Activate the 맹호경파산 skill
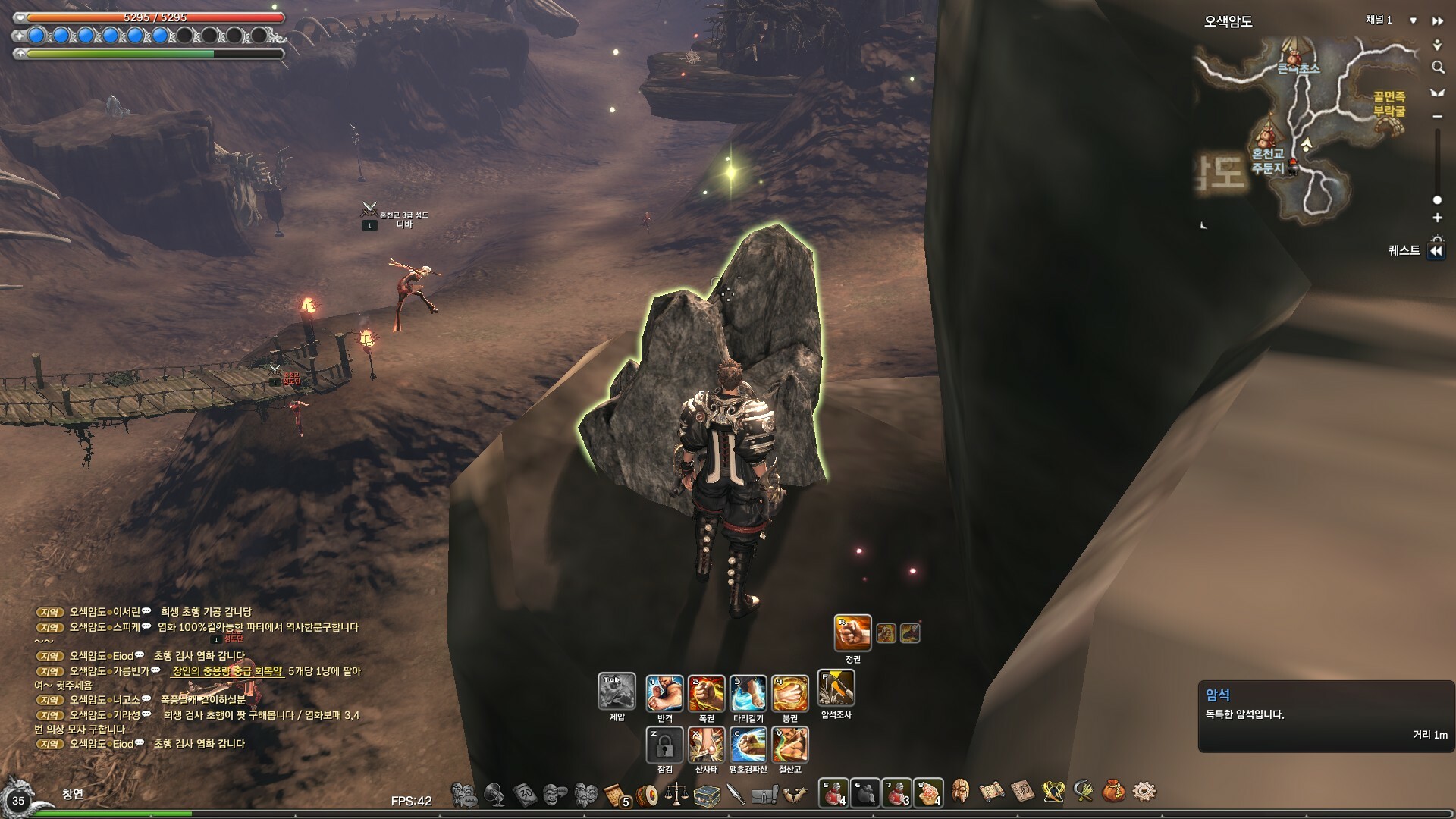The width and height of the screenshot is (1456, 819). click(x=748, y=744)
